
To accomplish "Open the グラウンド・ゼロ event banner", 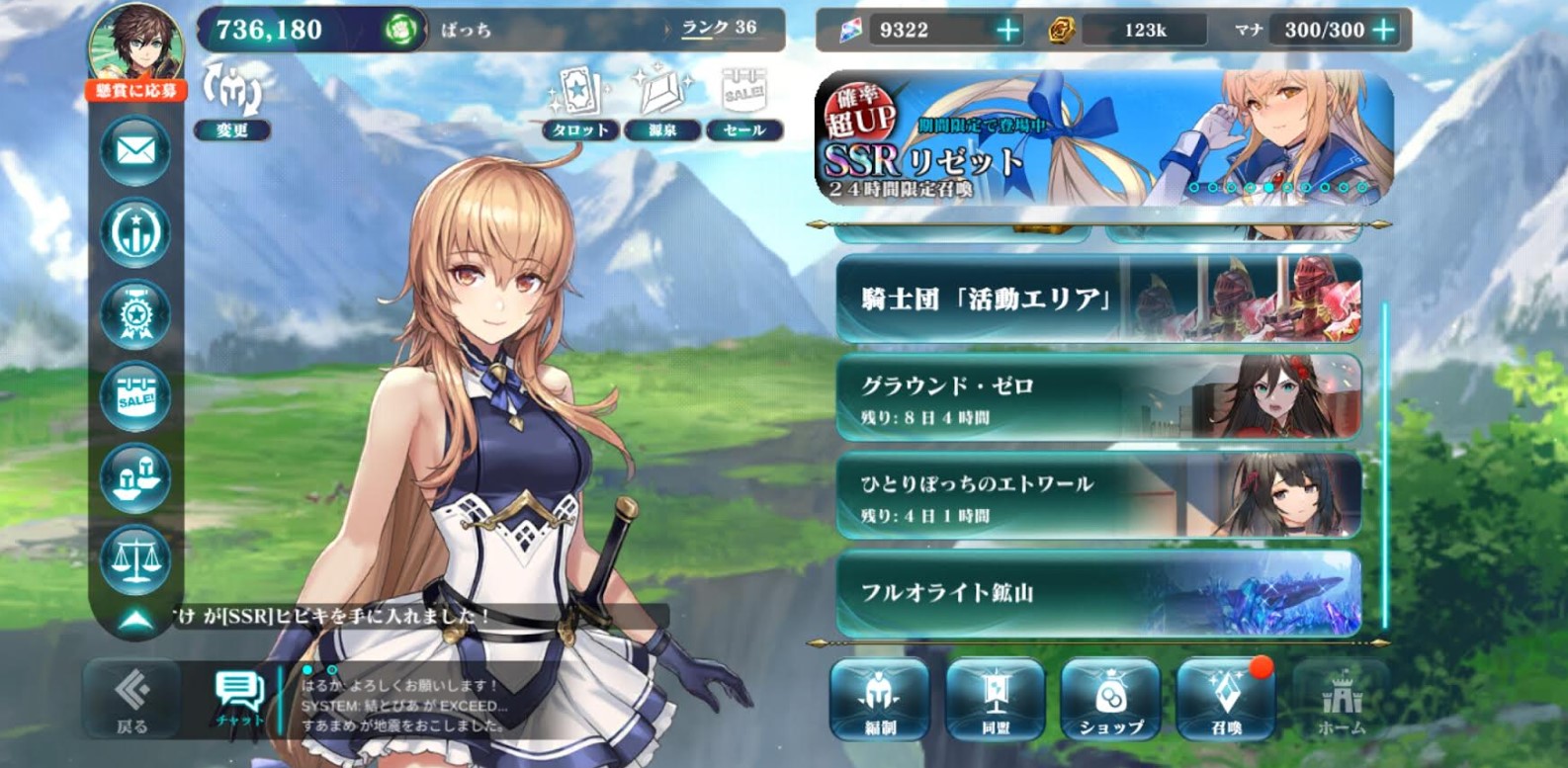I will 1097,397.
